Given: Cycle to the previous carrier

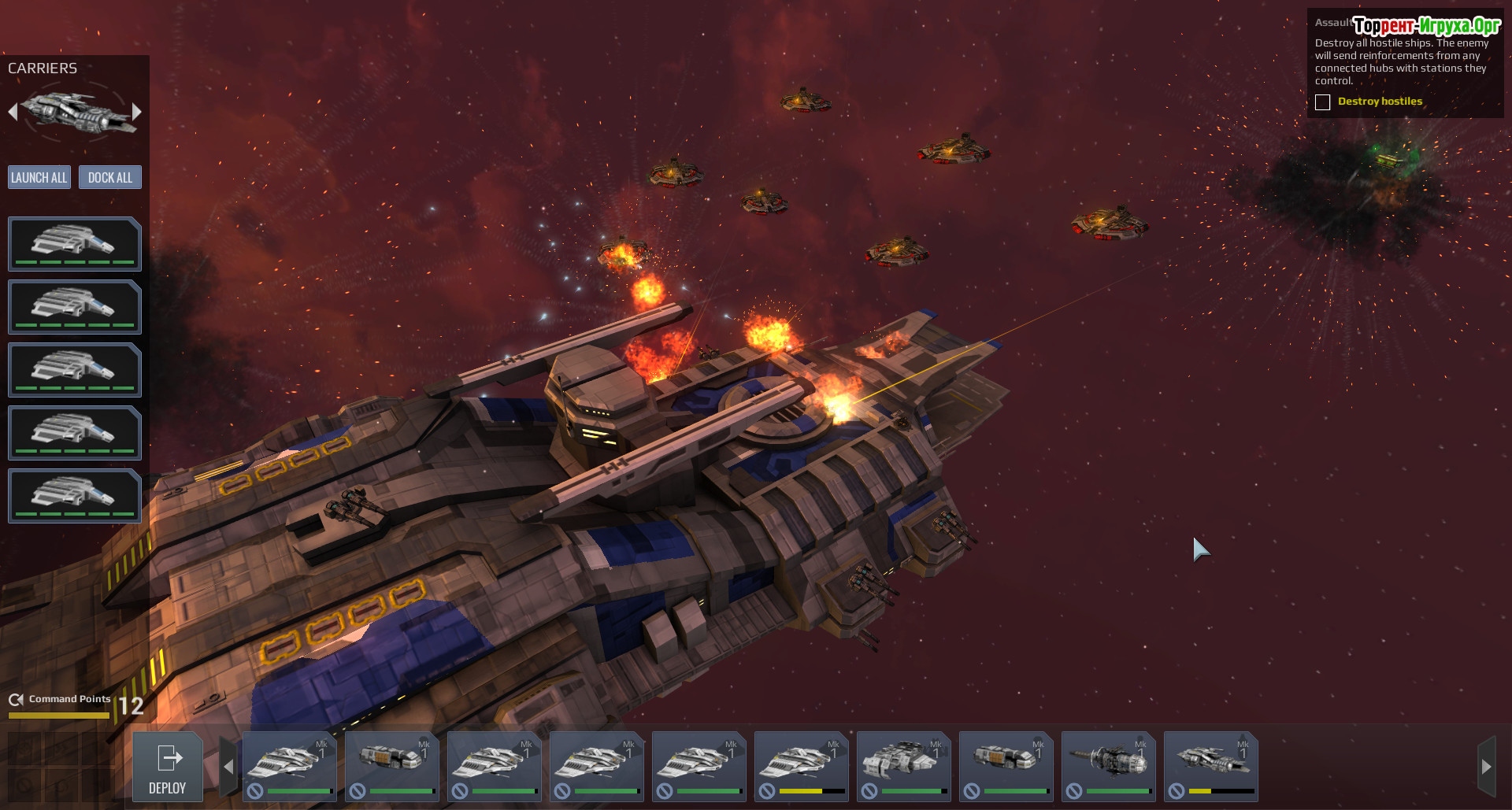Looking at the screenshot, I should 13,112.
